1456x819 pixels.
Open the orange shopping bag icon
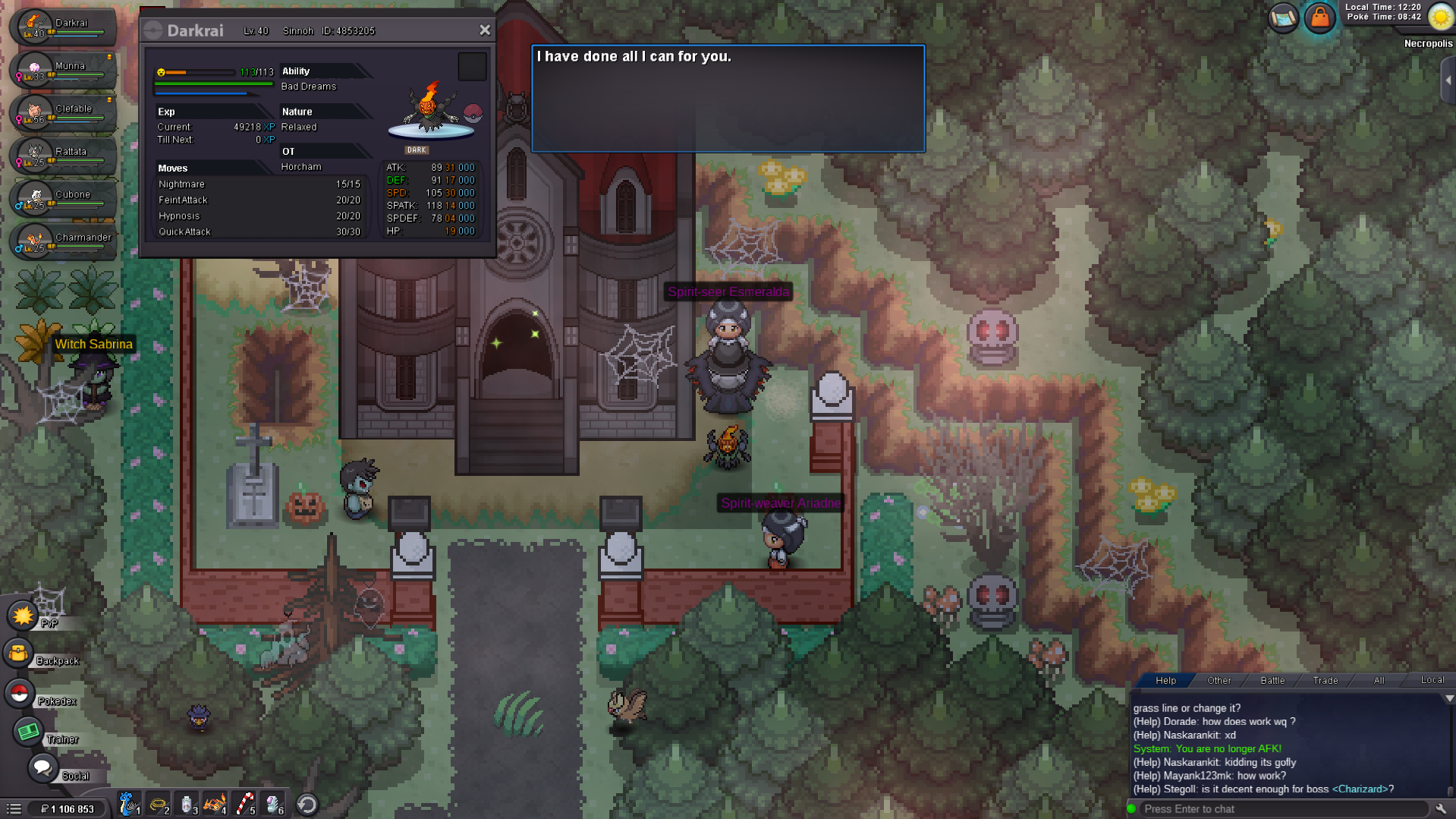click(x=1320, y=17)
